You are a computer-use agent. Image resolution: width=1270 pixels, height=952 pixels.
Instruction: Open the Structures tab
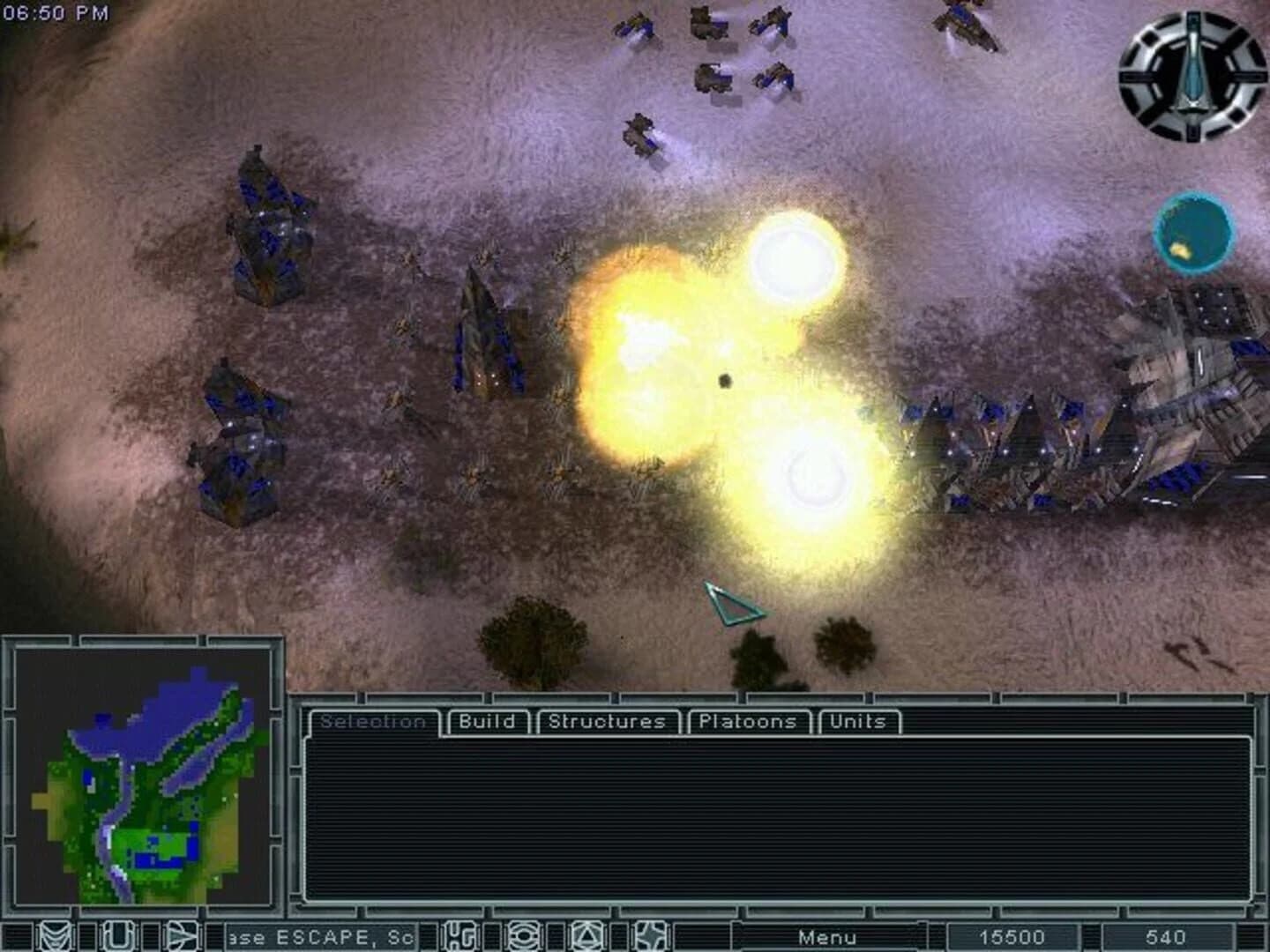click(x=606, y=721)
